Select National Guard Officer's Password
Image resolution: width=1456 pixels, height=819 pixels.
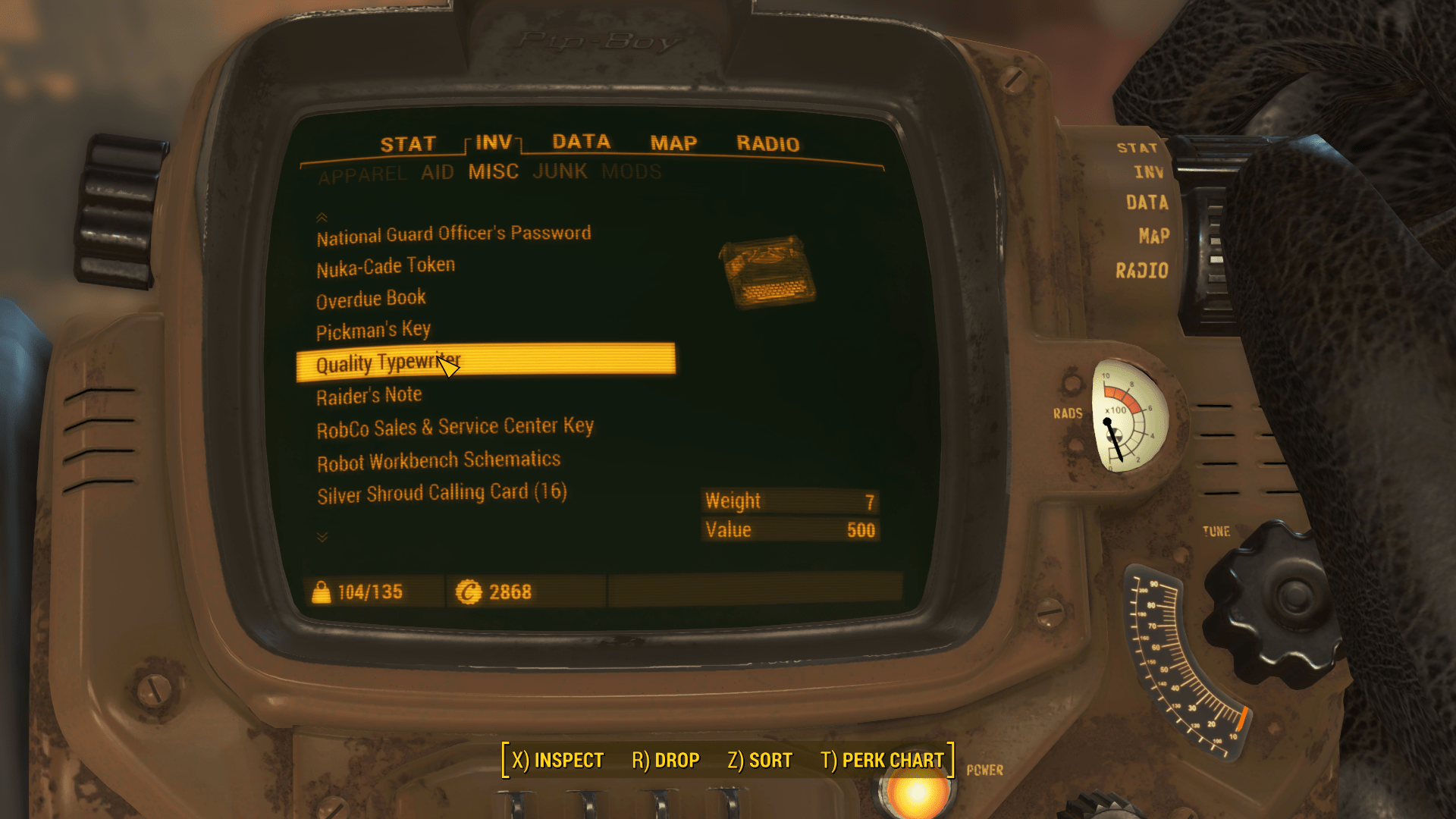pos(453,235)
